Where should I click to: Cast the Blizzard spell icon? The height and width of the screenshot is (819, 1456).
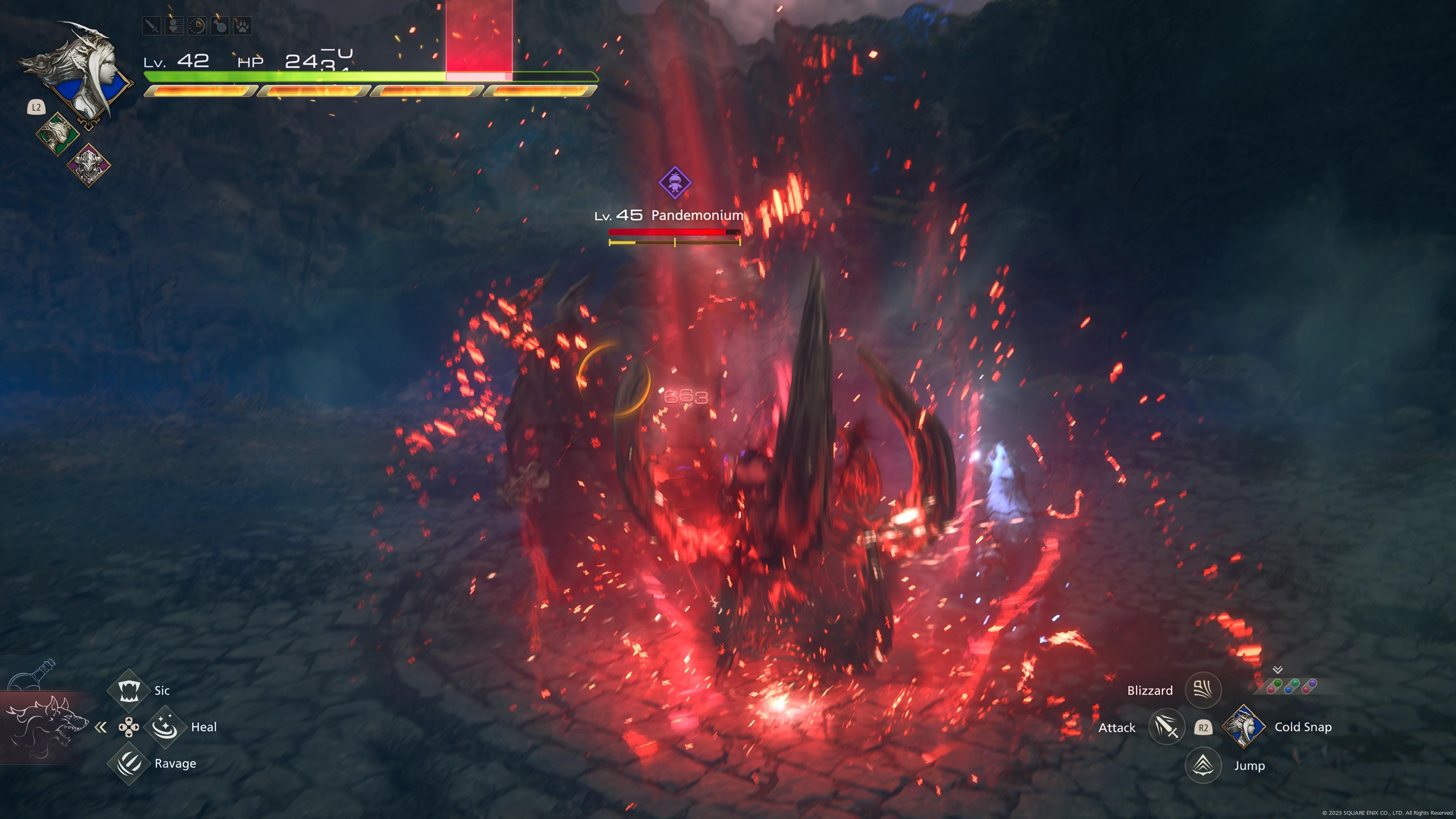1203,690
